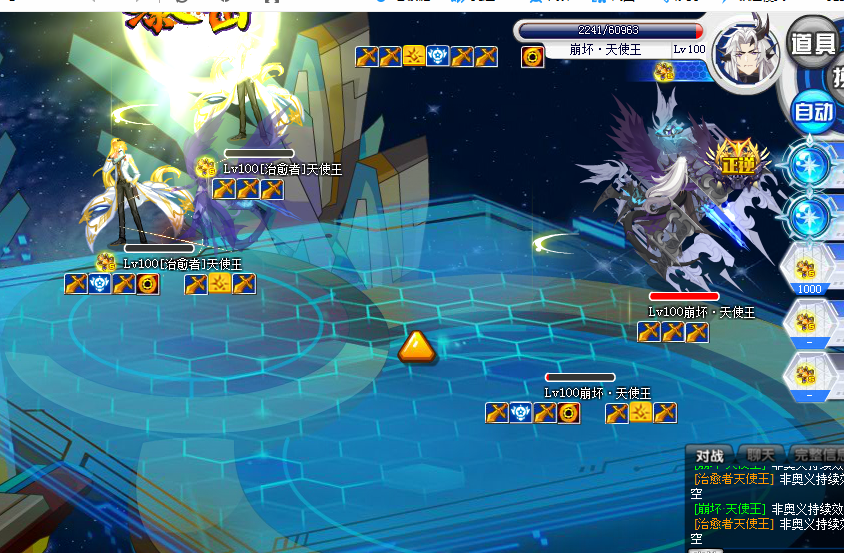Select the hexagon item slot labeled 1000
The image size is (844, 553).
coord(807,269)
